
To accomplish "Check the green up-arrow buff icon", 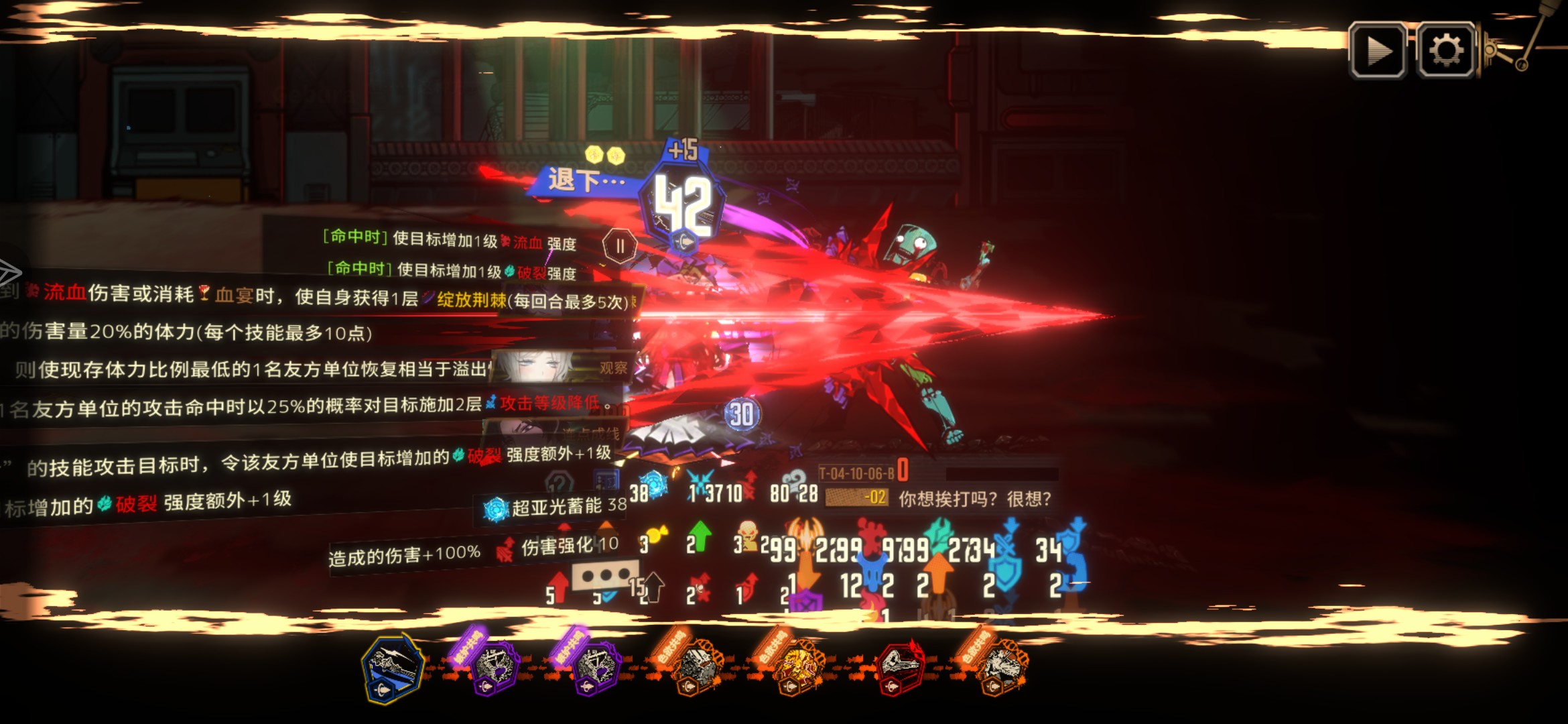I will pyautogui.click(x=700, y=536).
